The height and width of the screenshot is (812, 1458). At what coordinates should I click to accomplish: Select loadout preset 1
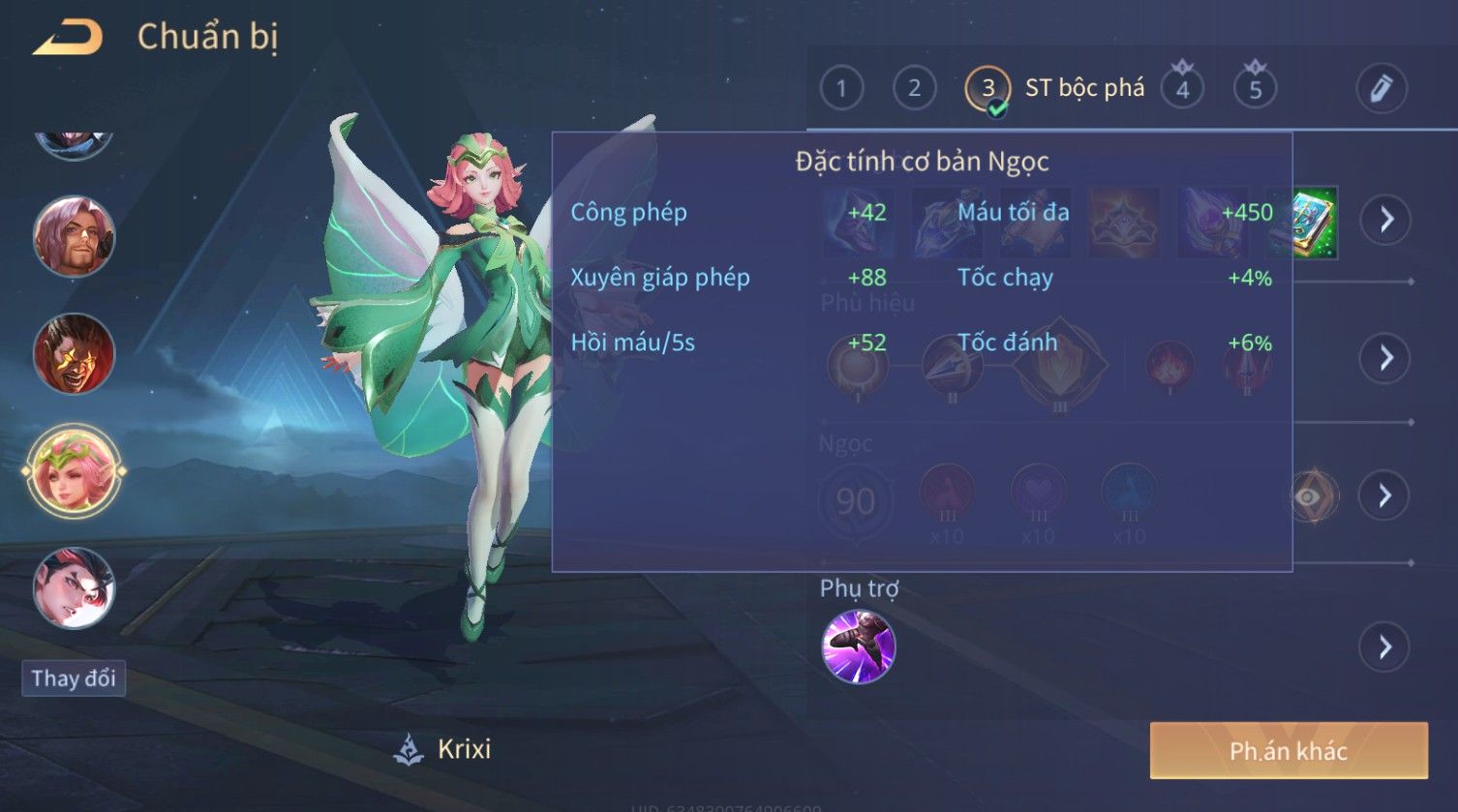[x=840, y=89]
